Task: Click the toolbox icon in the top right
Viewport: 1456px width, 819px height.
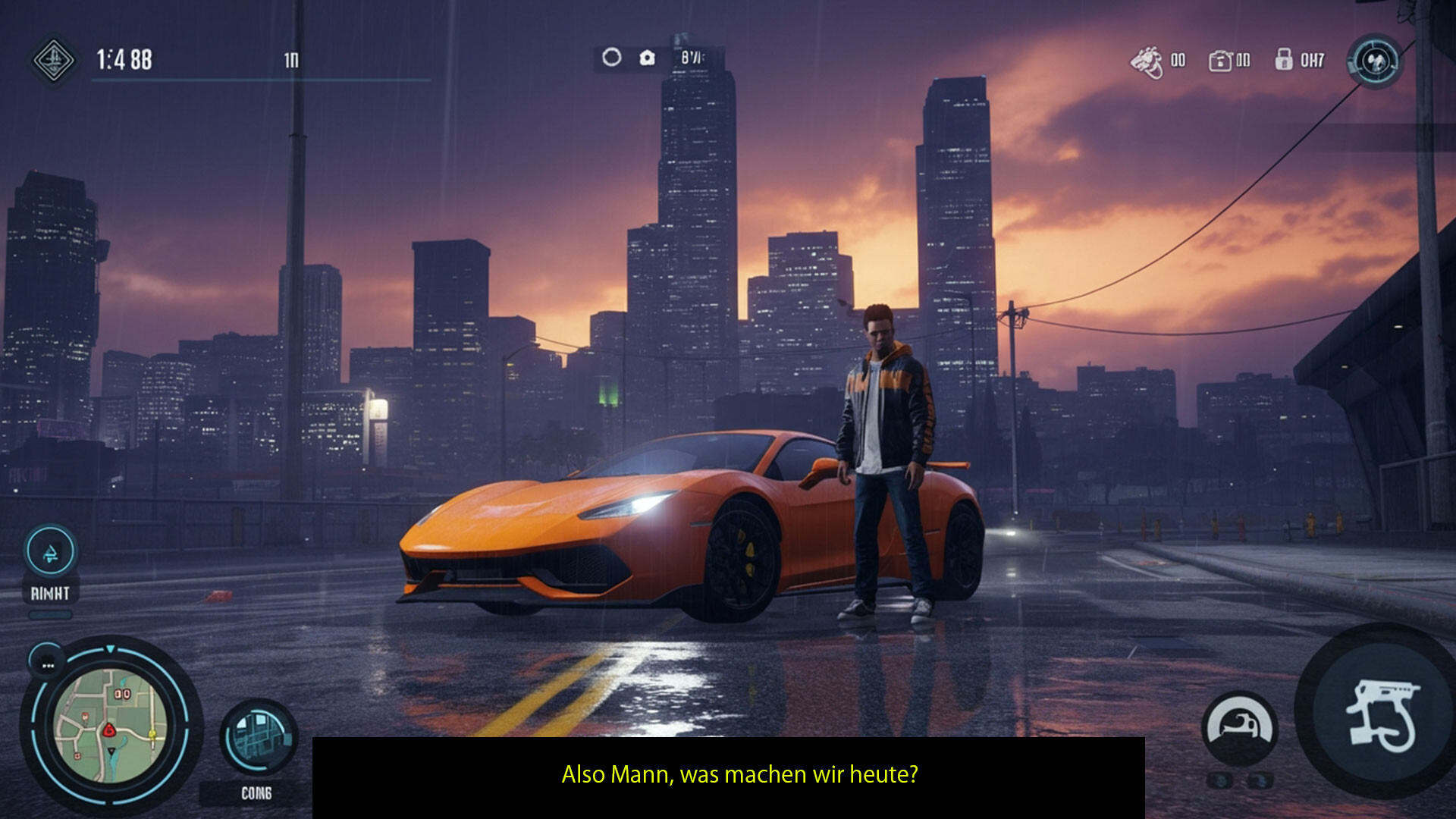Action: [1221, 61]
